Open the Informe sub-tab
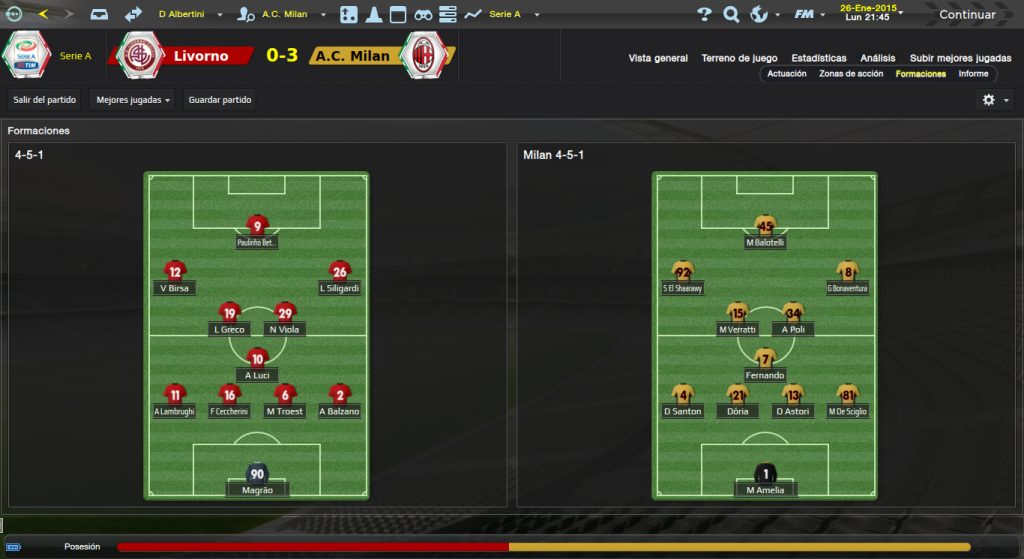Image resolution: width=1024 pixels, height=559 pixels. (x=973, y=74)
